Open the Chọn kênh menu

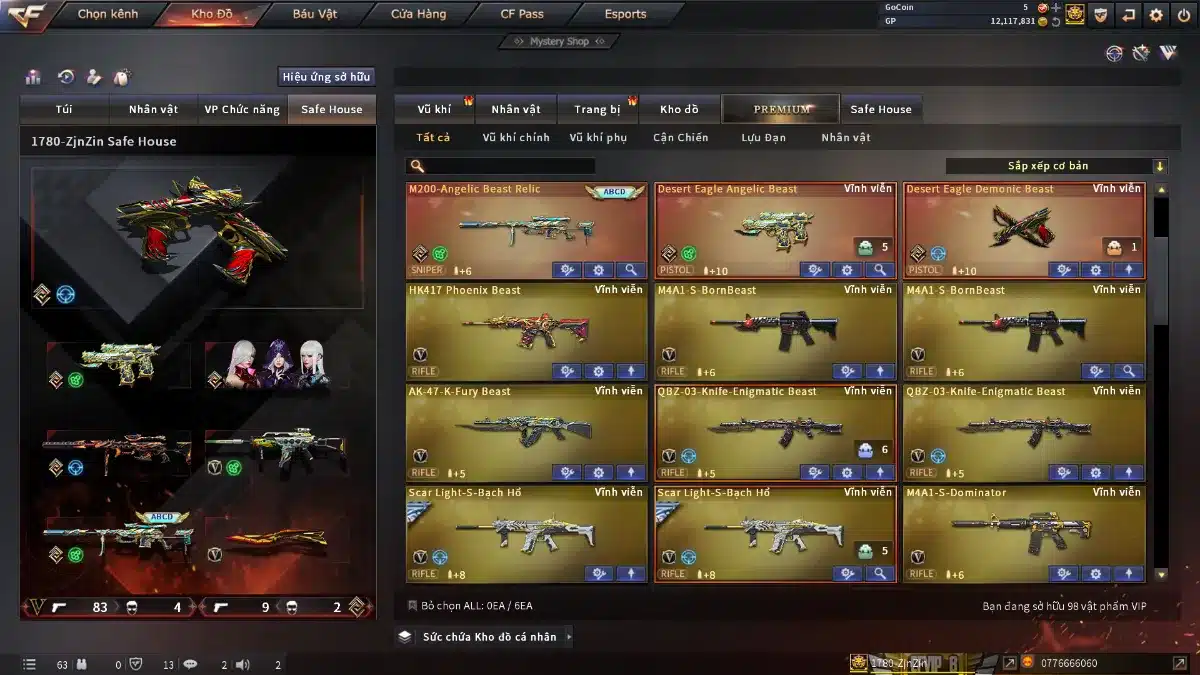pyautogui.click(x=108, y=14)
